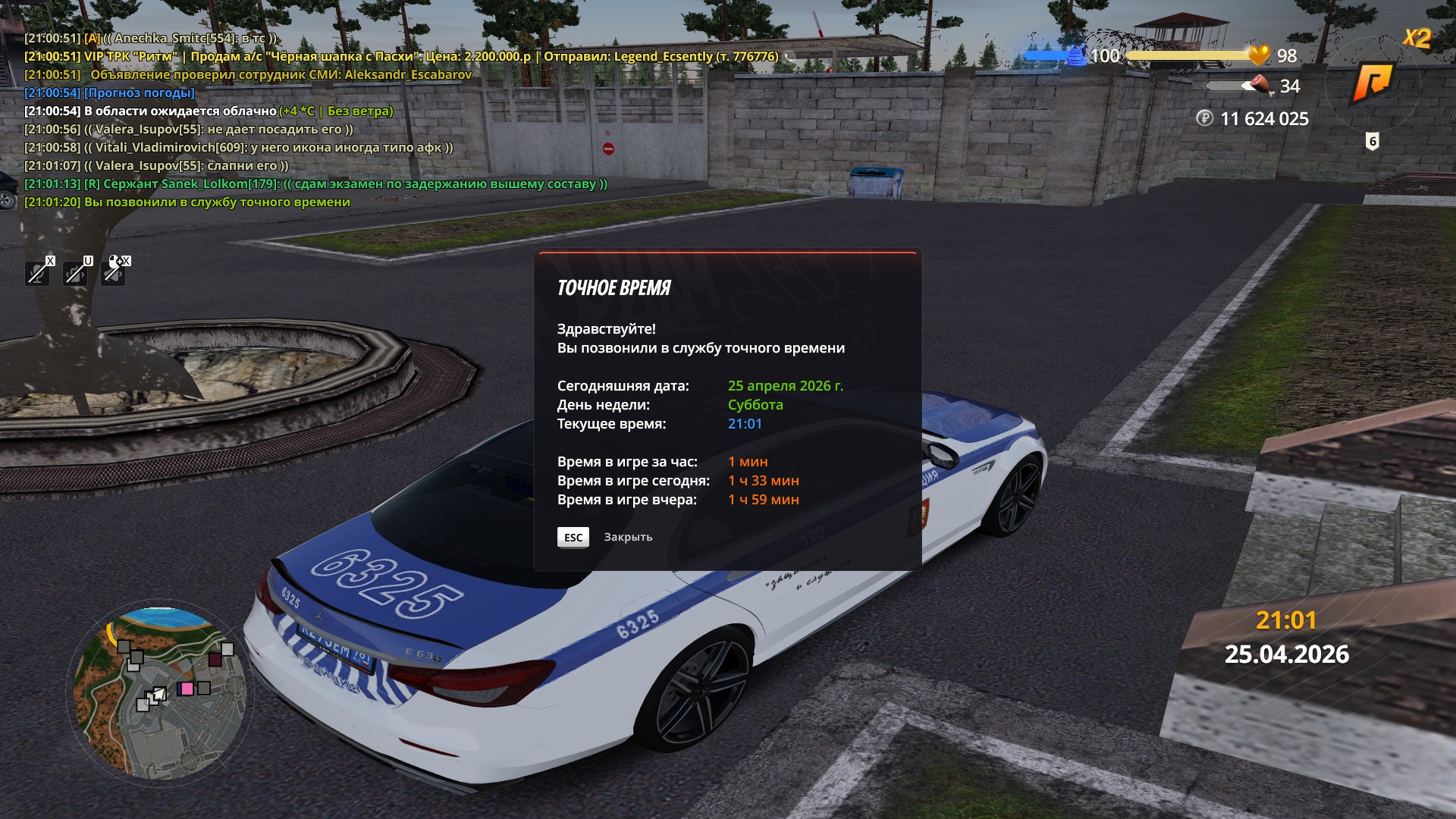Select the pink marker on the minimap
This screenshot has width=1456, height=819.
[x=187, y=689]
